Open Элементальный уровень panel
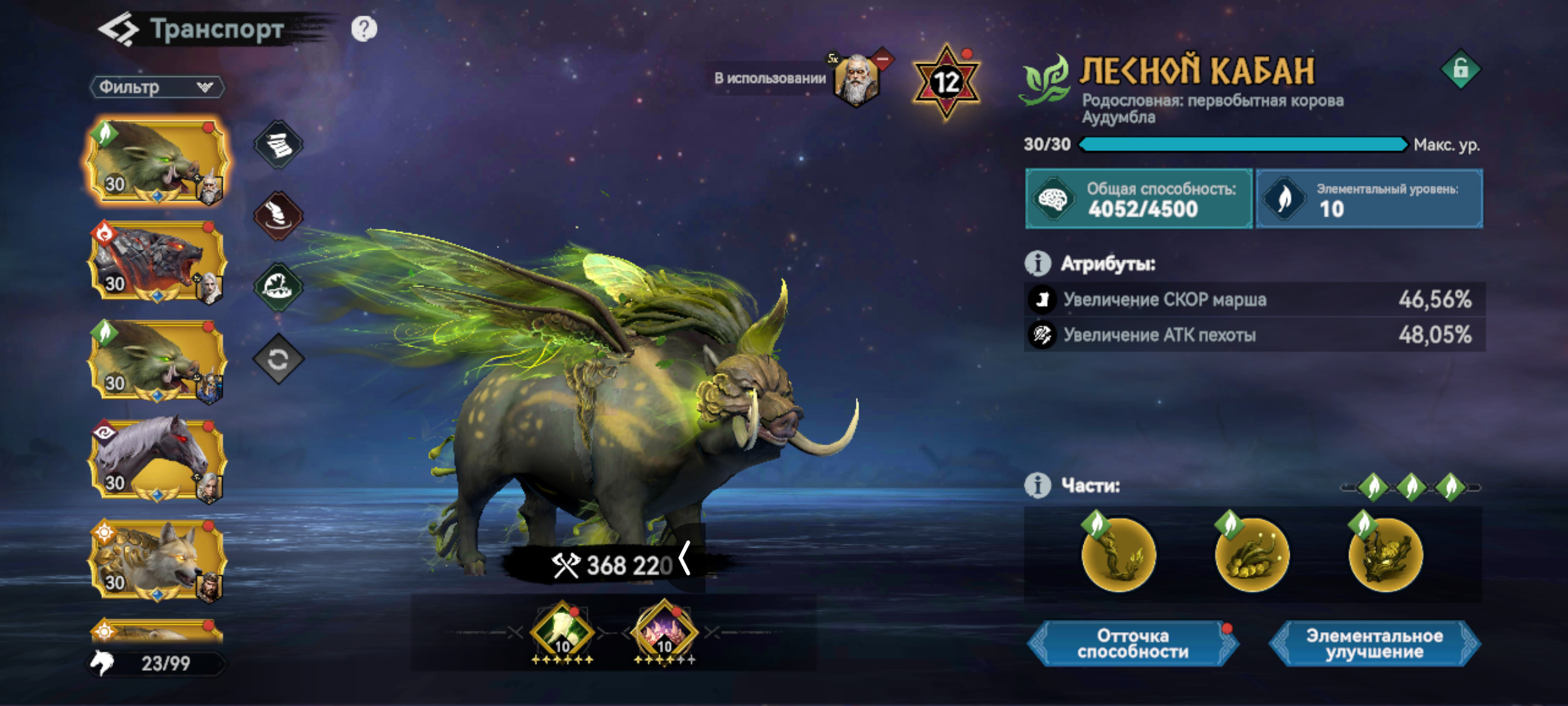Screen dimensions: 1568x706 coord(1369,199)
